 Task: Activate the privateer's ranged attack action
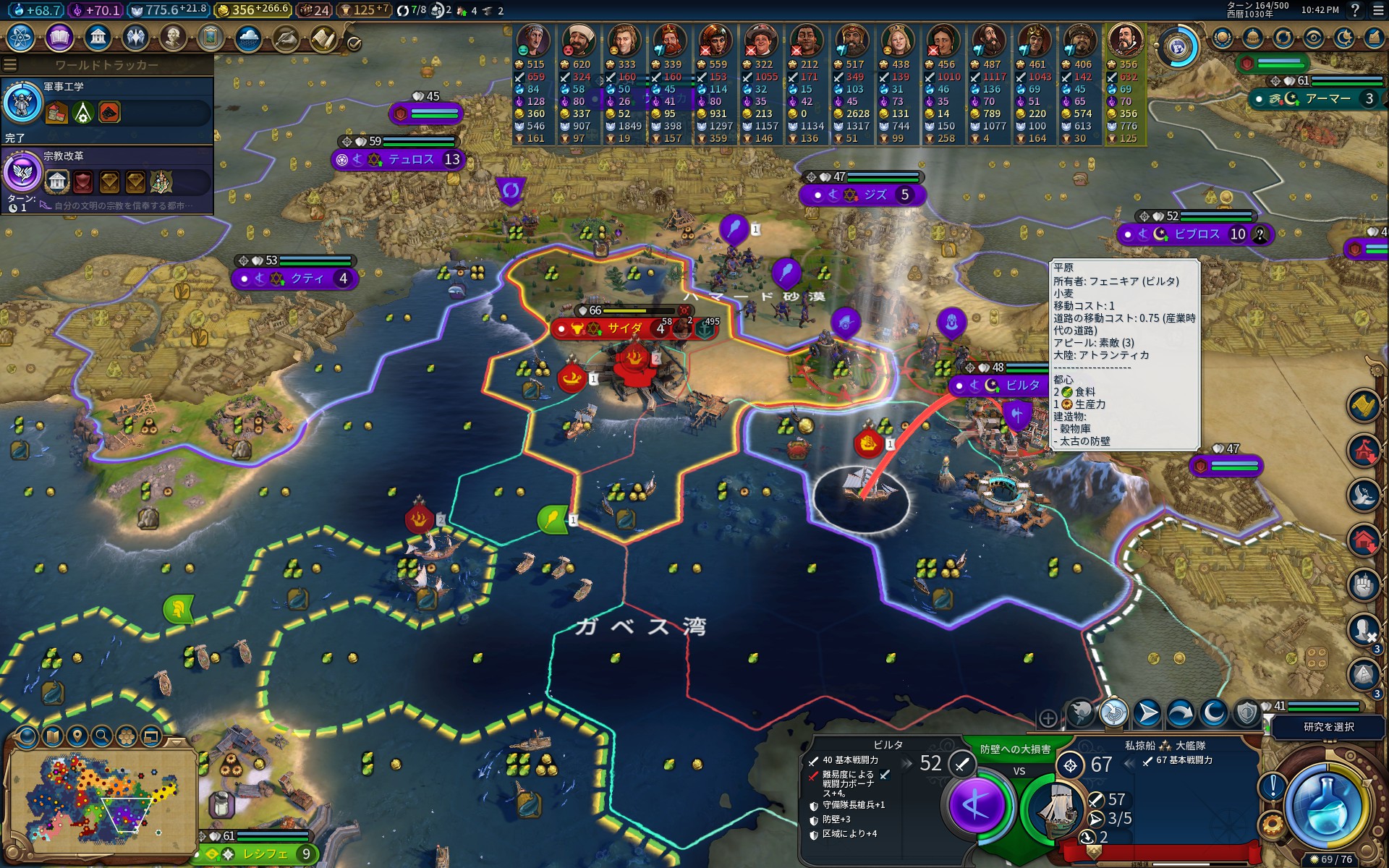[x=1114, y=714]
